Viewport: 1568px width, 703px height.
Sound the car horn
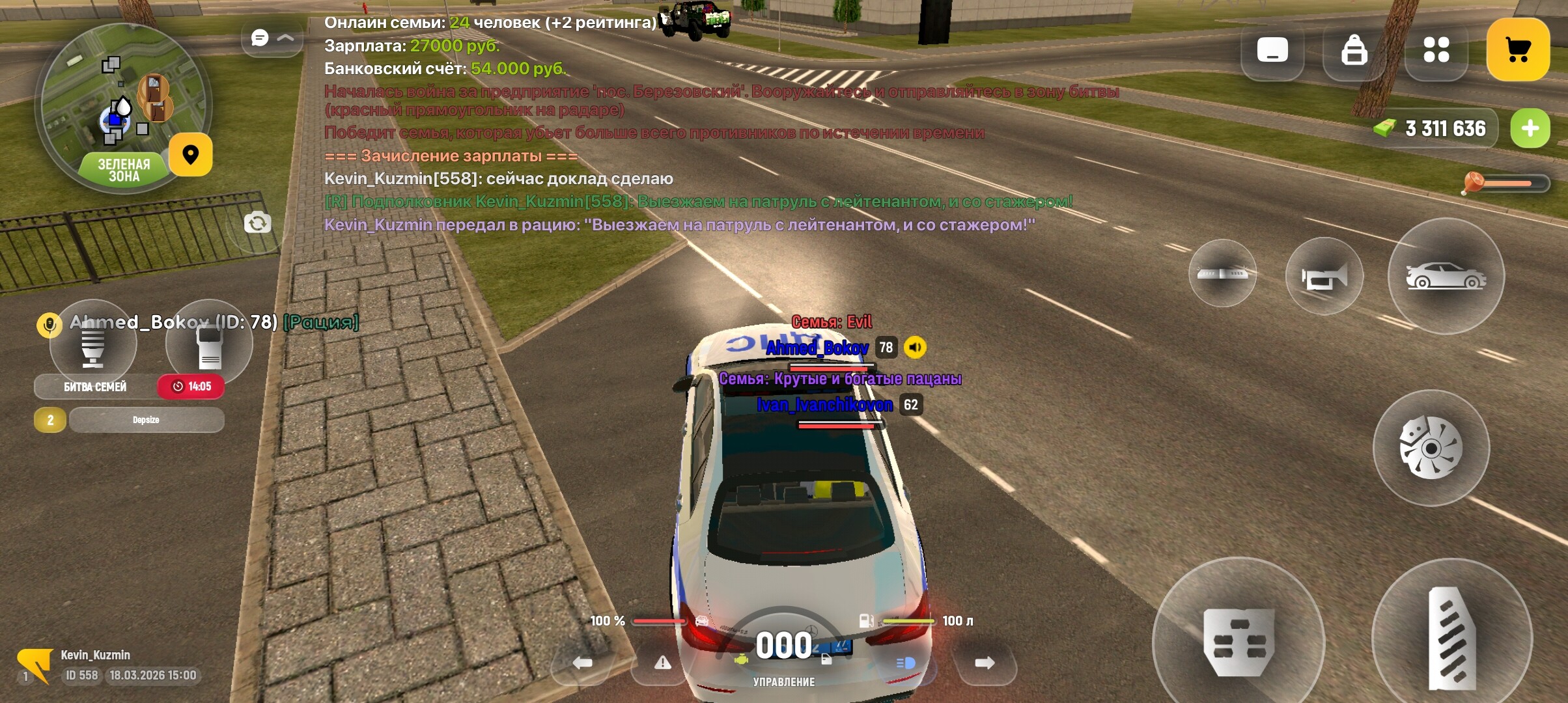1324,277
